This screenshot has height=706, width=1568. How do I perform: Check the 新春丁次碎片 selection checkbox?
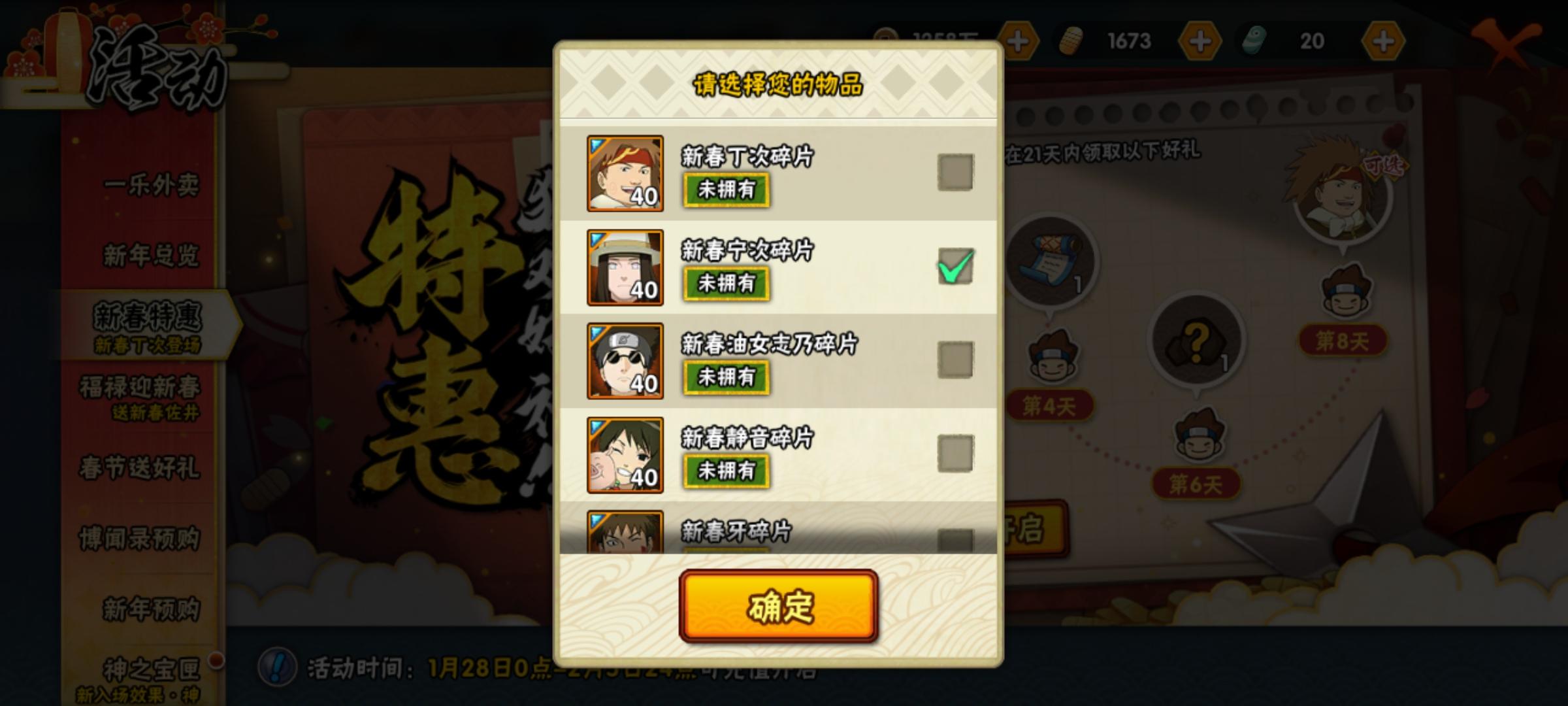click(x=954, y=173)
